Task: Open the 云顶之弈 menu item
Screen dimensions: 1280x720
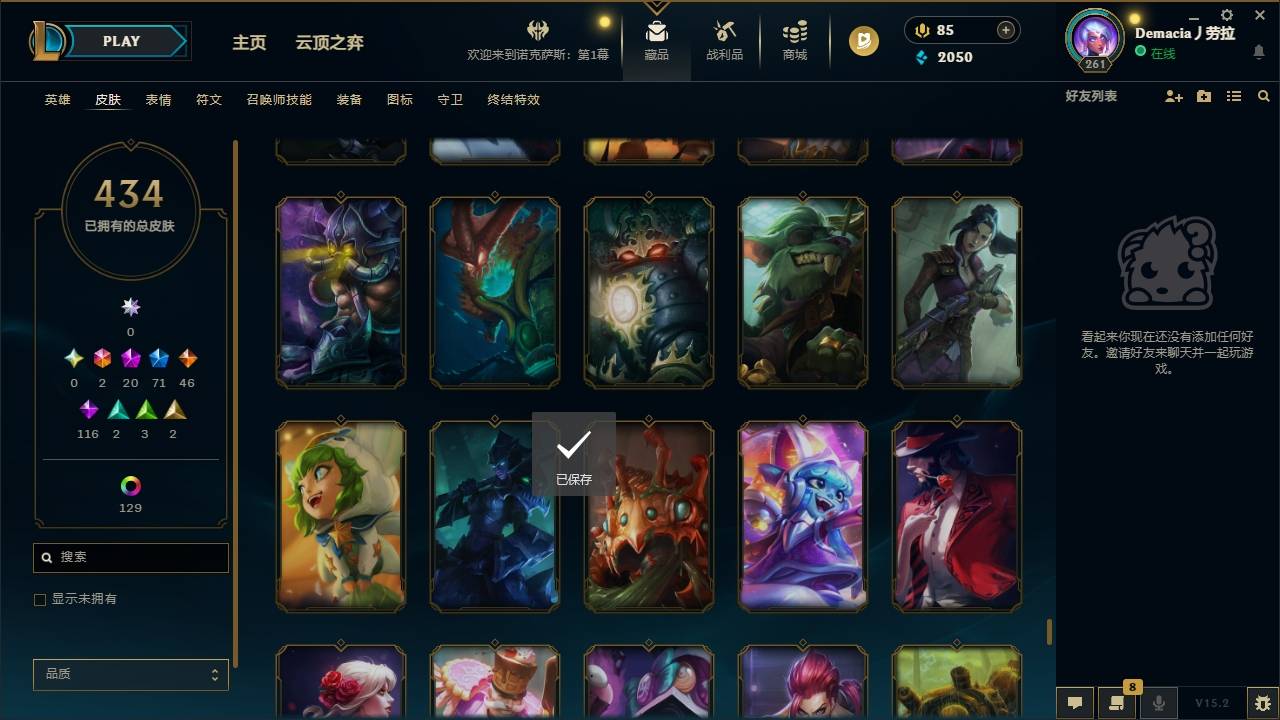Action: point(330,42)
